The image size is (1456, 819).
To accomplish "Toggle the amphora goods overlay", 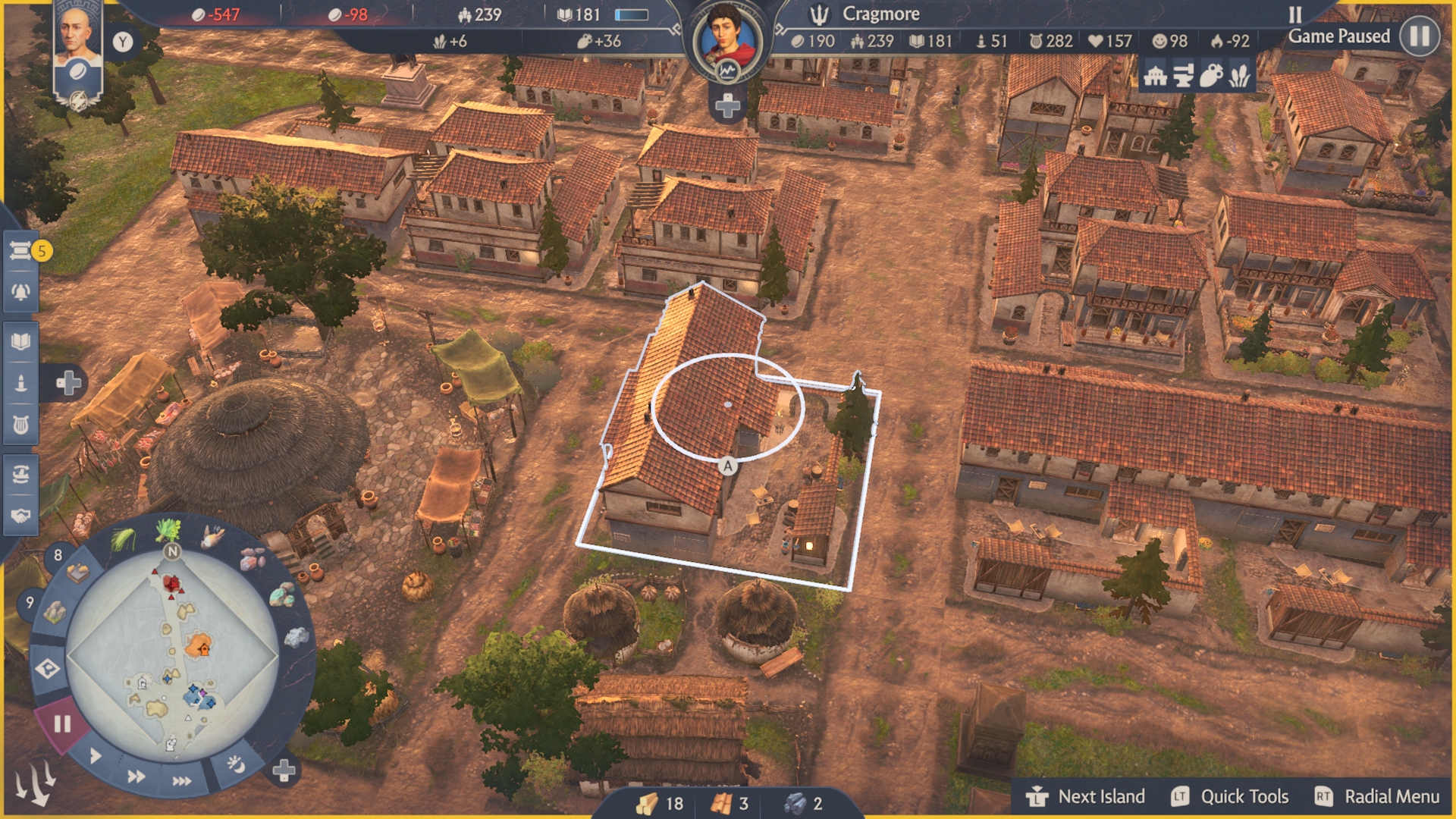I will coord(1212,75).
